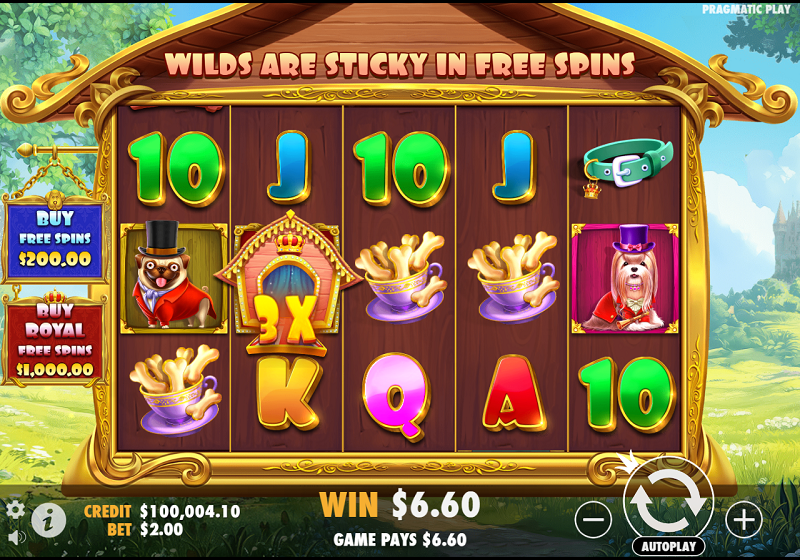Image resolution: width=800 pixels, height=560 pixels.
Task: Open the Autoplay options
Action: click(x=668, y=547)
